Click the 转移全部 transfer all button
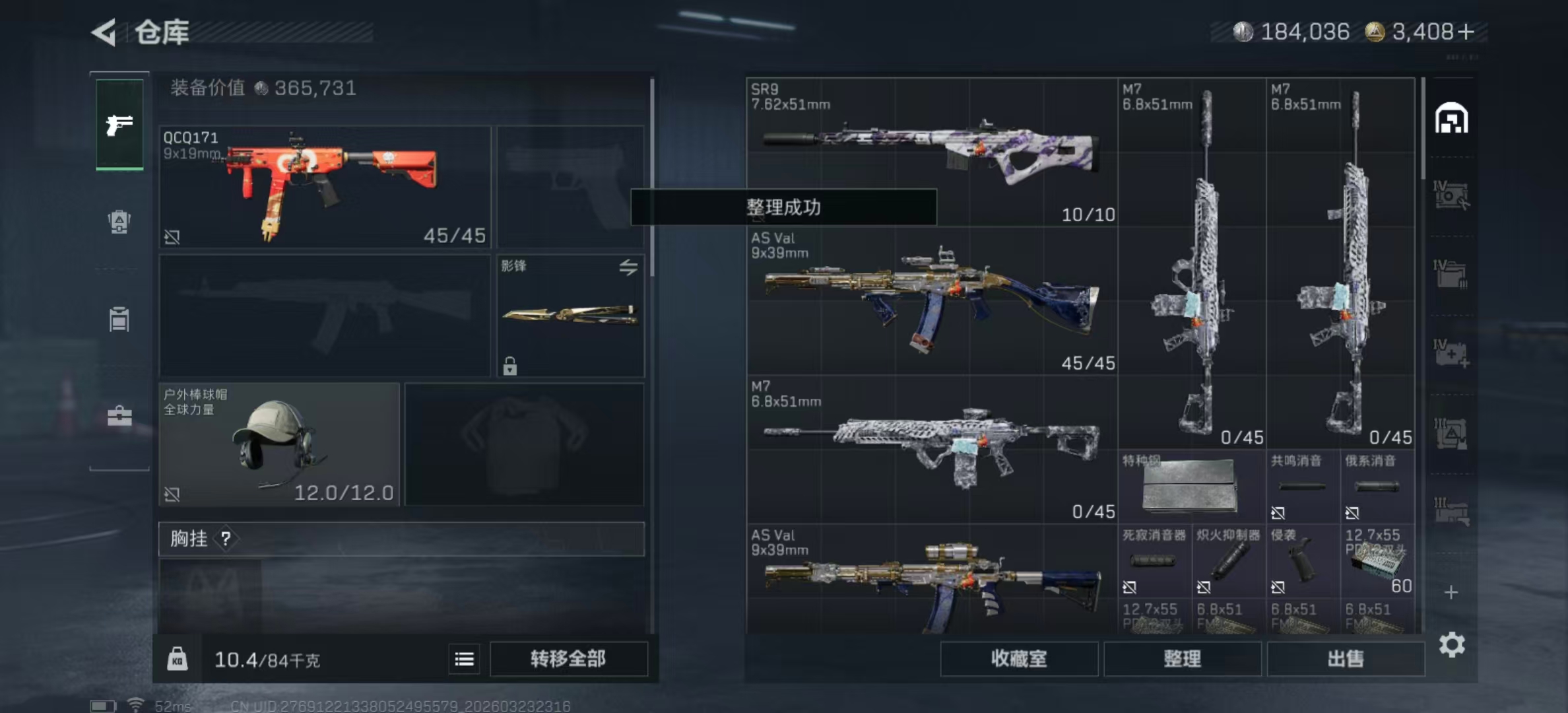The width and height of the screenshot is (1568, 713). pos(568,658)
